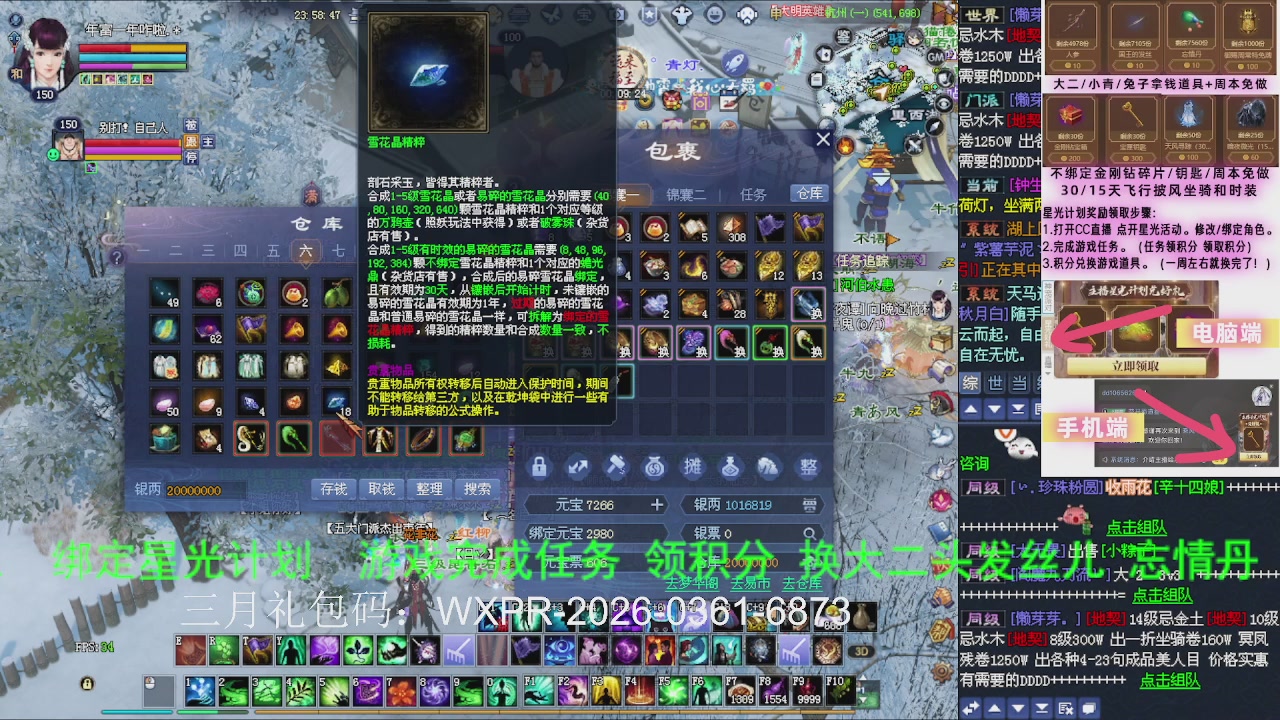Select warehouse page 七 tab
1280x720 pixels.
(x=340, y=251)
